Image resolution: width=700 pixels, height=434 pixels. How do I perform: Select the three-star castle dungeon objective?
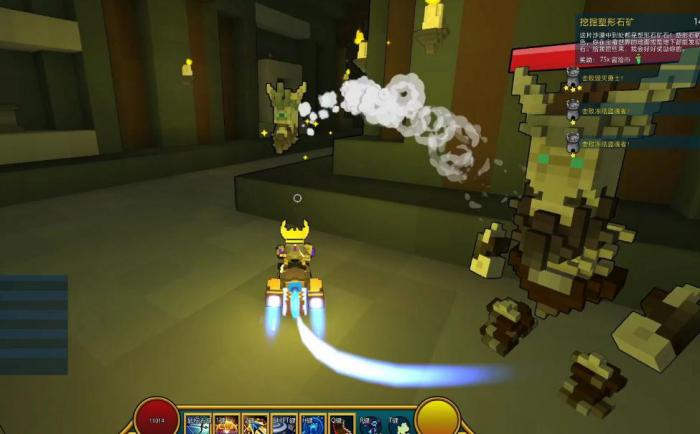[573, 78]
